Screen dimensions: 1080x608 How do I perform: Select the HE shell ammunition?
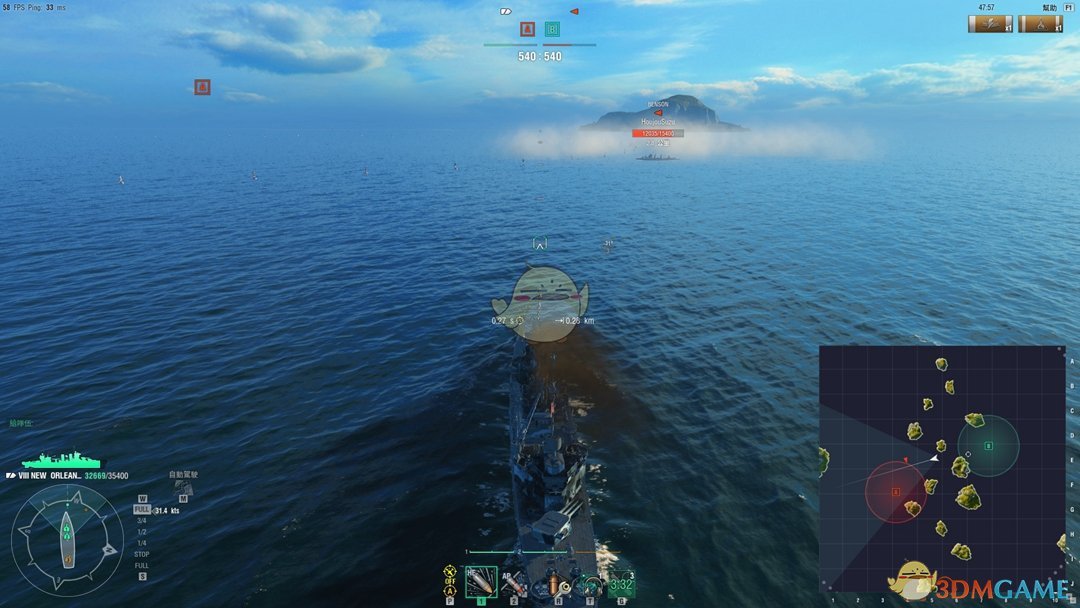click(x=481, y=582)
